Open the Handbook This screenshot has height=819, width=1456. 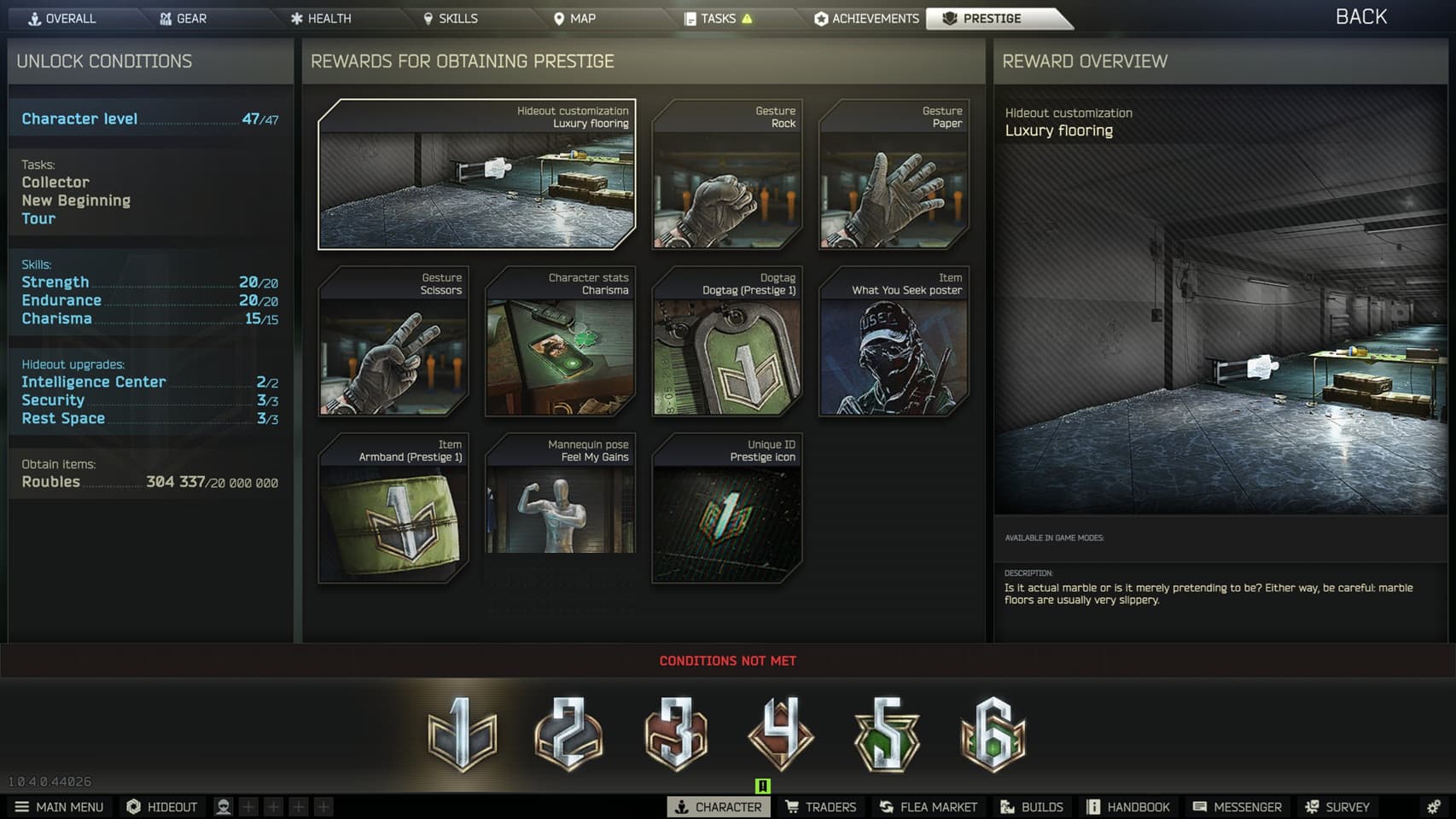click(x=1128, y=806)
